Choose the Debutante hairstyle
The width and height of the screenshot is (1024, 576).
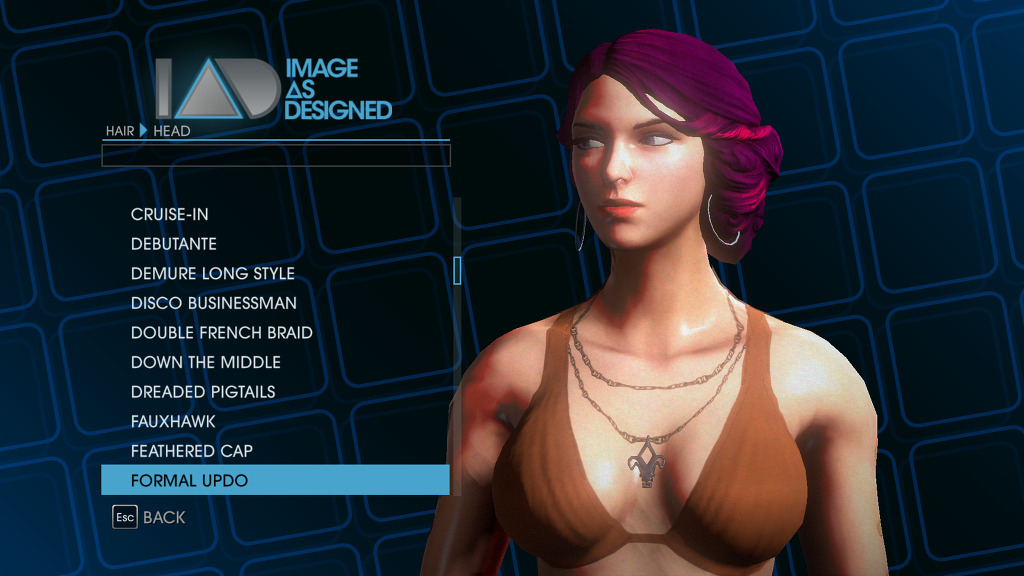pos(174,244)
